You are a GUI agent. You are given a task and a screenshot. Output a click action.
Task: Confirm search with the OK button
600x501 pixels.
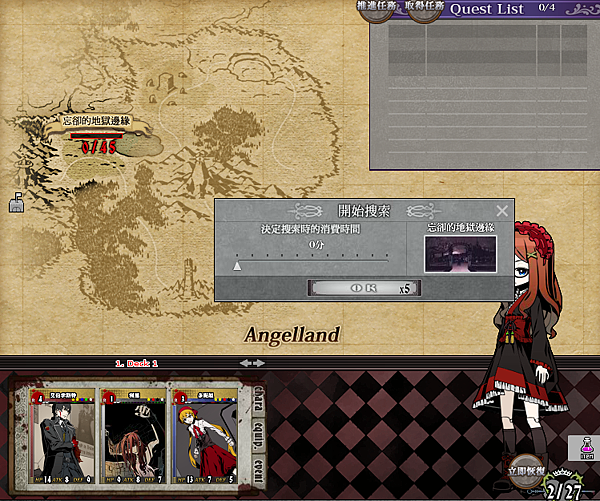pyautogui.click(x=363, y=288)
